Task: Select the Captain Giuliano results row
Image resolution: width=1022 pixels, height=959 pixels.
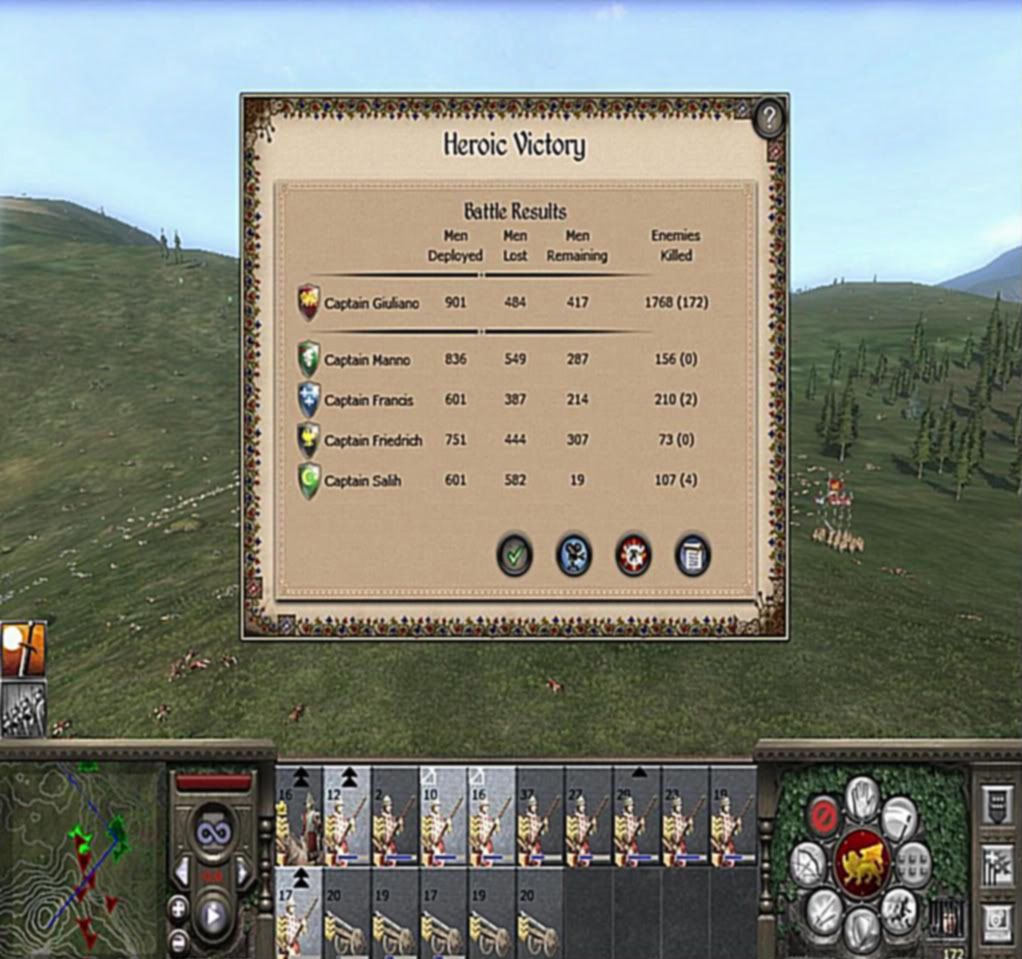Action: pos(500,303)
